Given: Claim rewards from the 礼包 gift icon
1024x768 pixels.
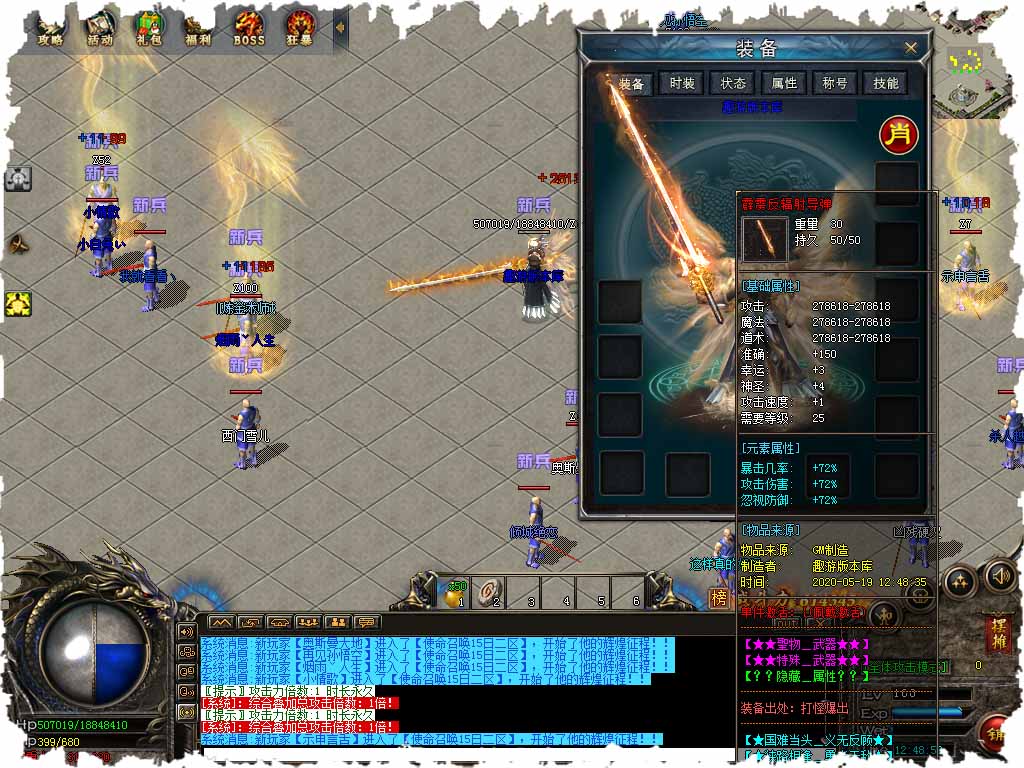Looking at the screenshot, I should 149,28.
